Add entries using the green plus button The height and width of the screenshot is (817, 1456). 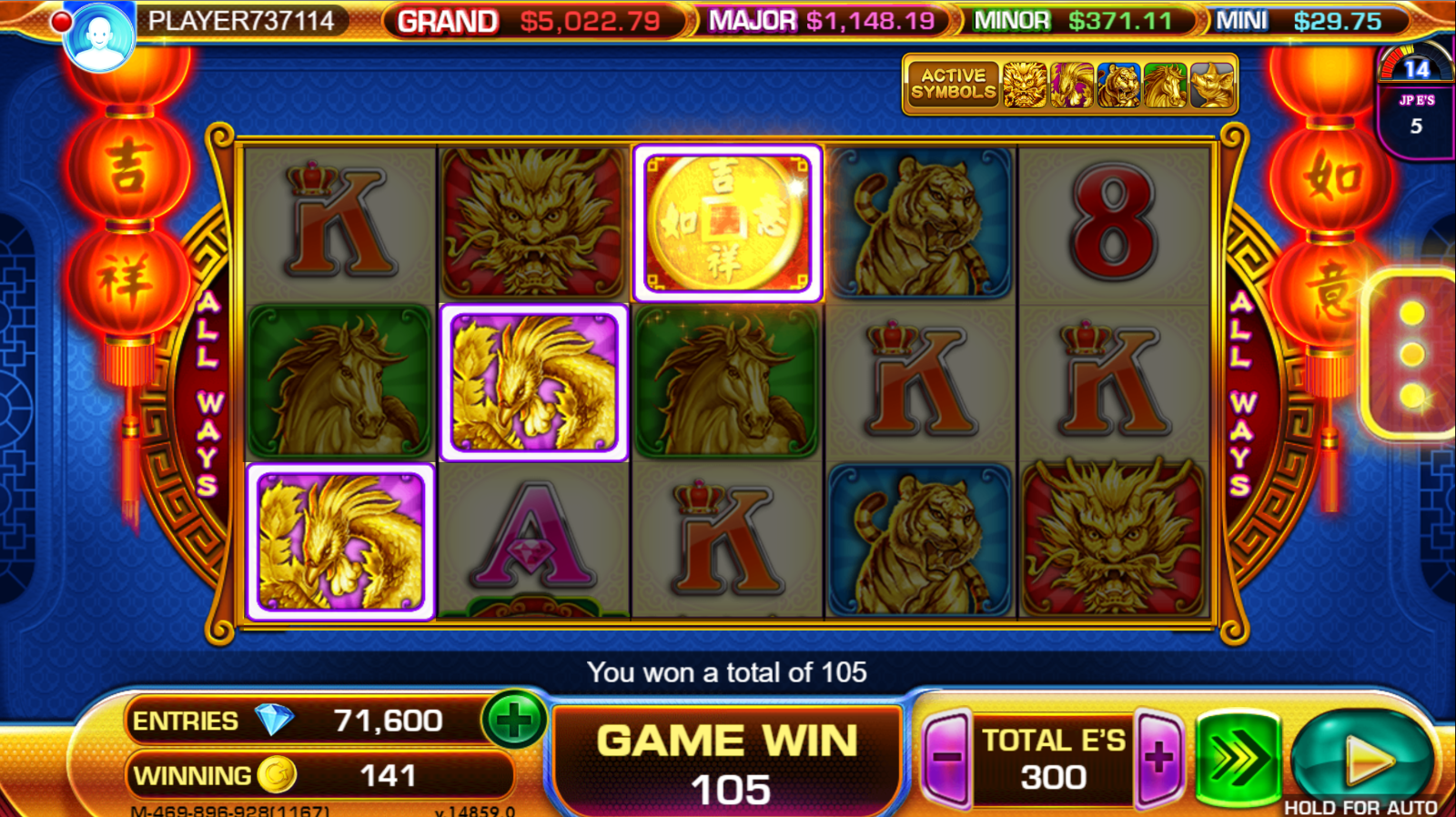[x=514, y=721]
